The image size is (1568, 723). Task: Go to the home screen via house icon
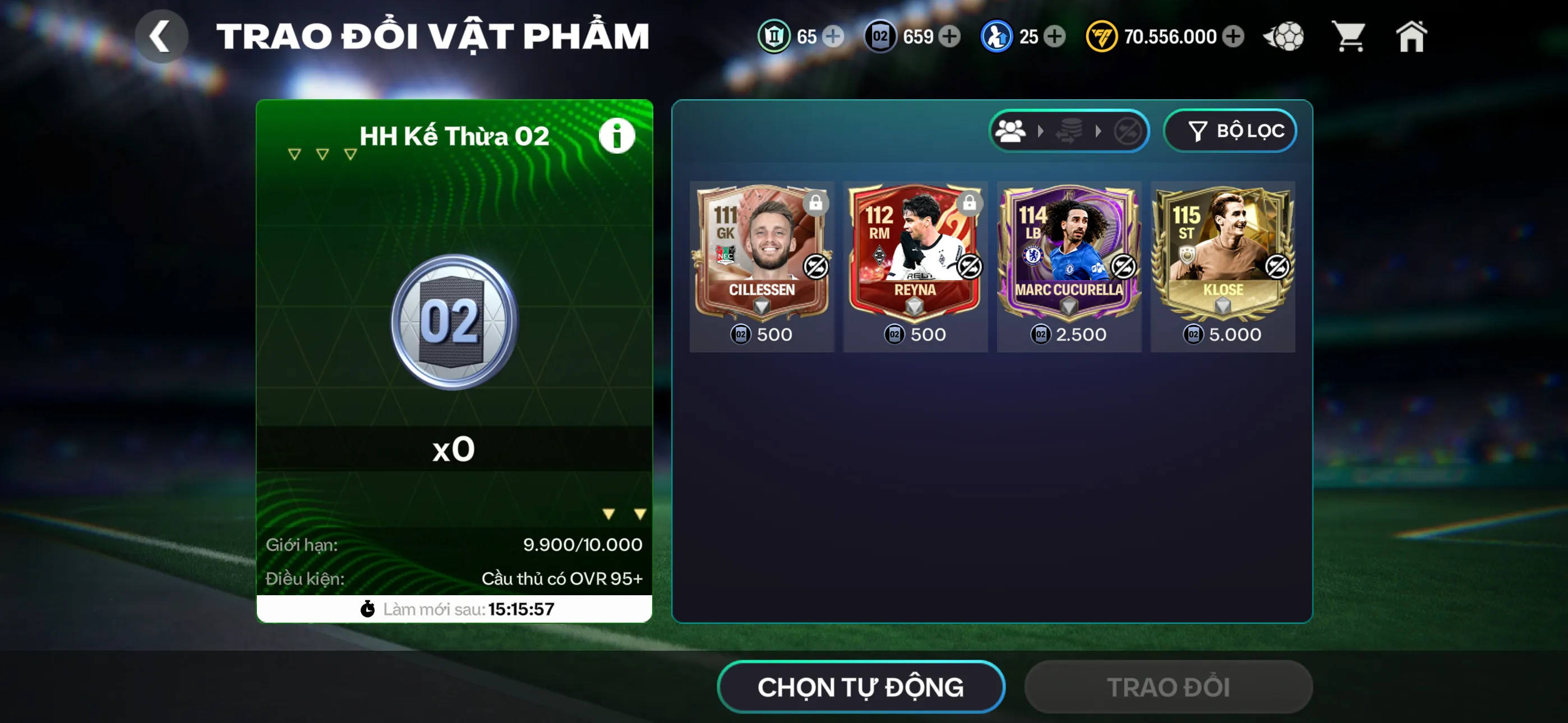point(1413,36)
